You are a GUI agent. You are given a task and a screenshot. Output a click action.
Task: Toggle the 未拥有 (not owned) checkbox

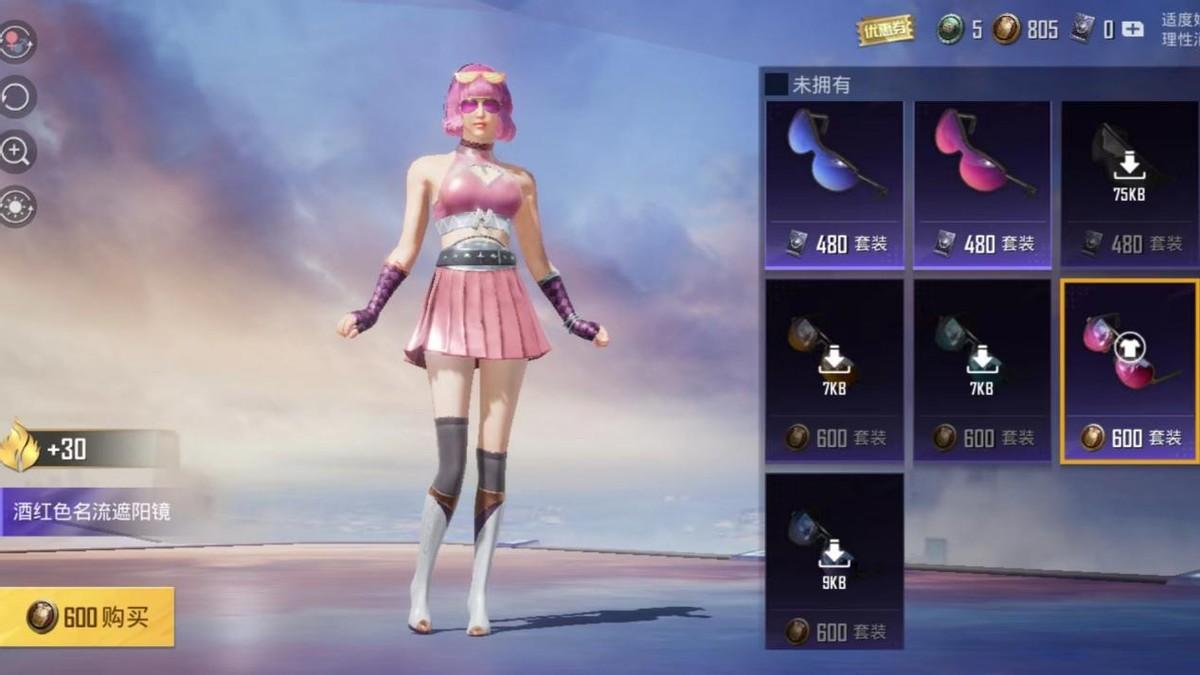pos(776,85)
